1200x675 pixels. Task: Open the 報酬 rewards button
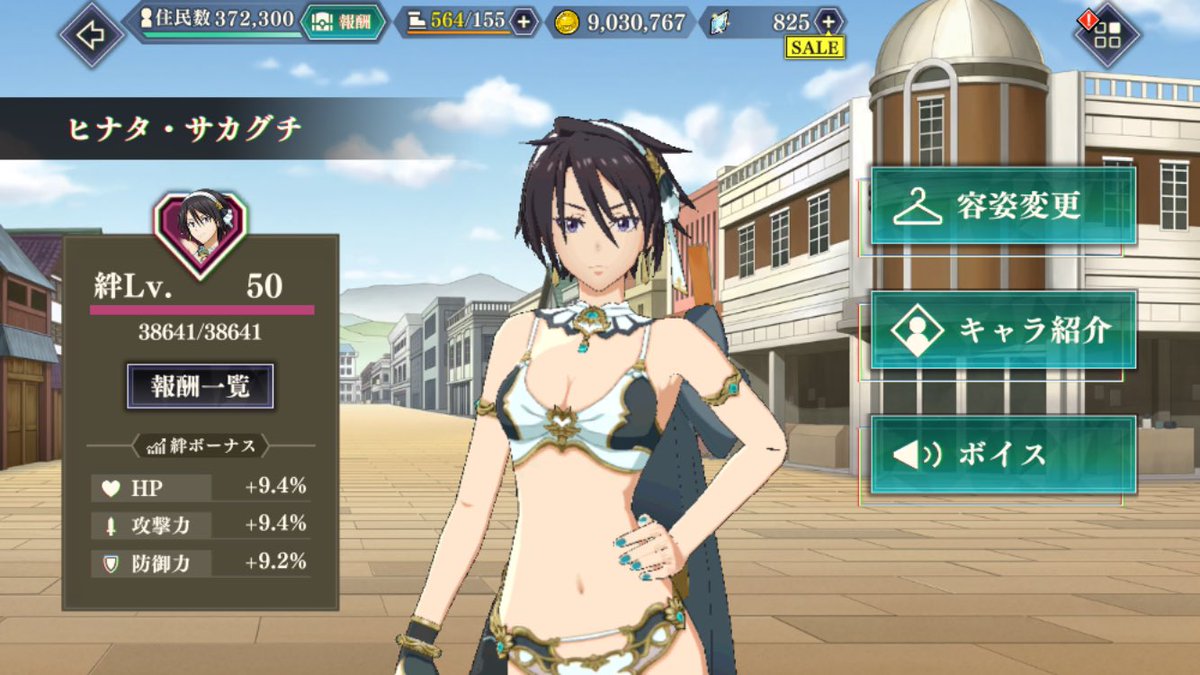point(345,21)
